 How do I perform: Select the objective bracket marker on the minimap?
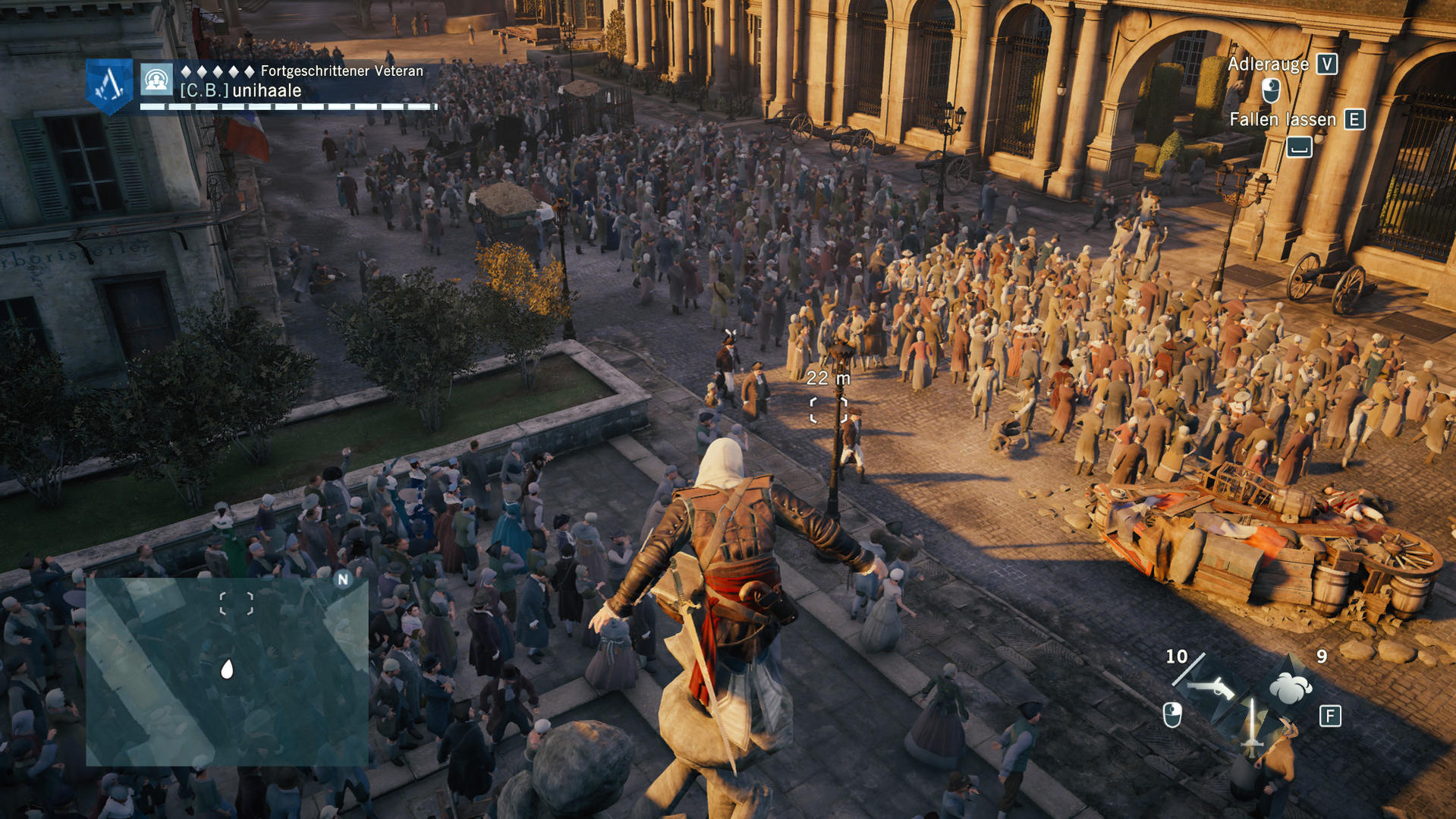coord(236,603)
